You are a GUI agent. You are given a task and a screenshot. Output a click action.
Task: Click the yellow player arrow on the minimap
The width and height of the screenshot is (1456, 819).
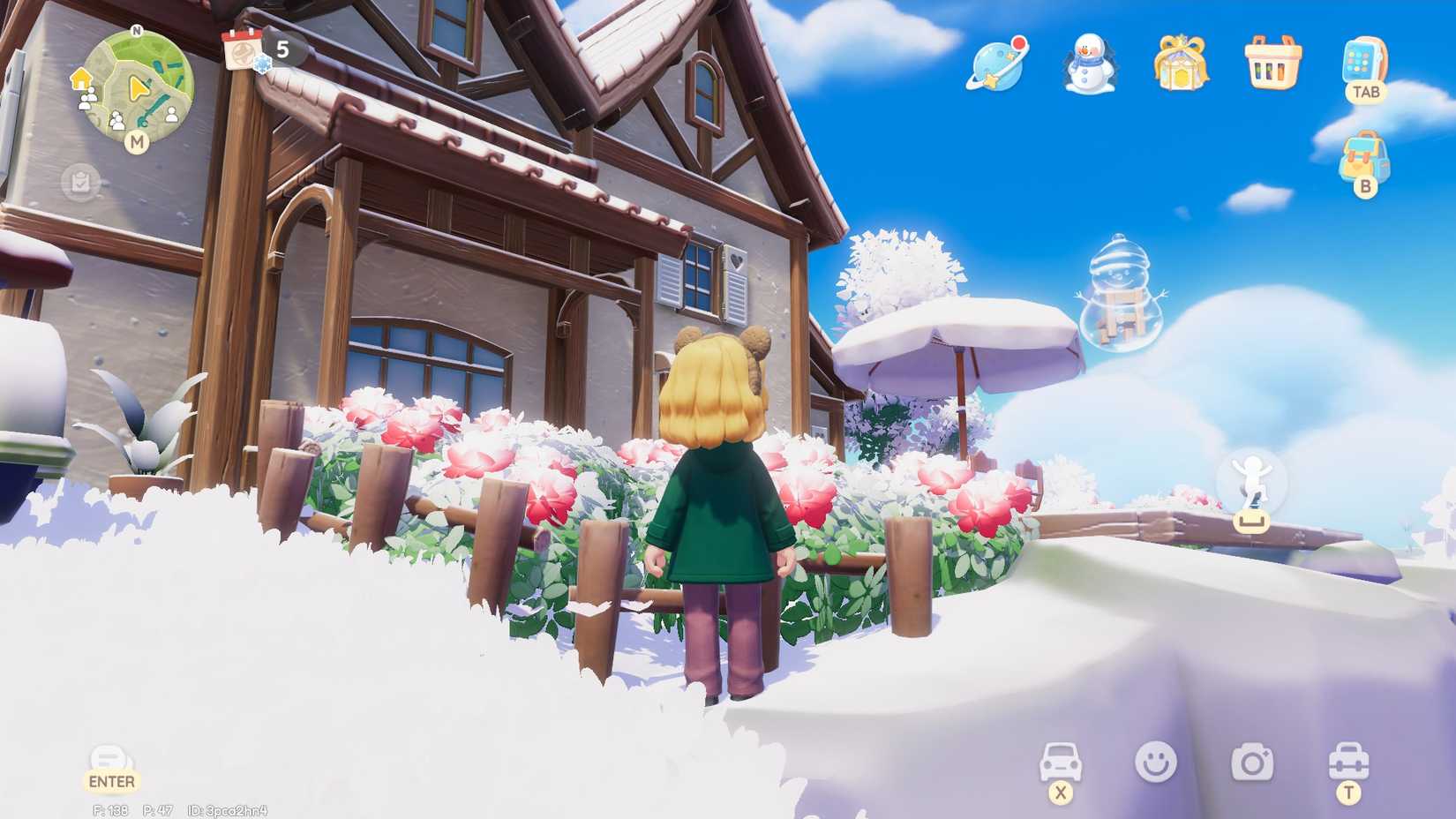pyautogui.click(x=139, y=86)
